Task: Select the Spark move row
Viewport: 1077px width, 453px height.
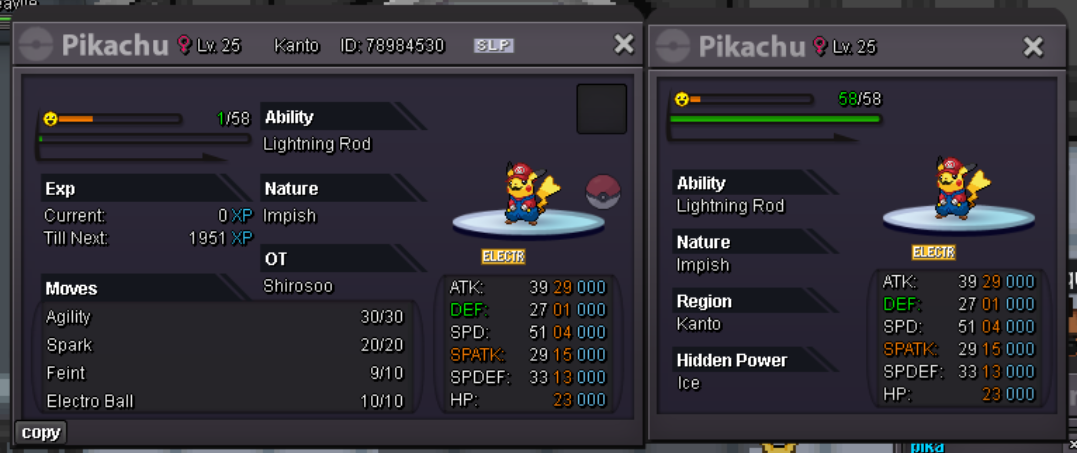Action: [x=224, y=345]
